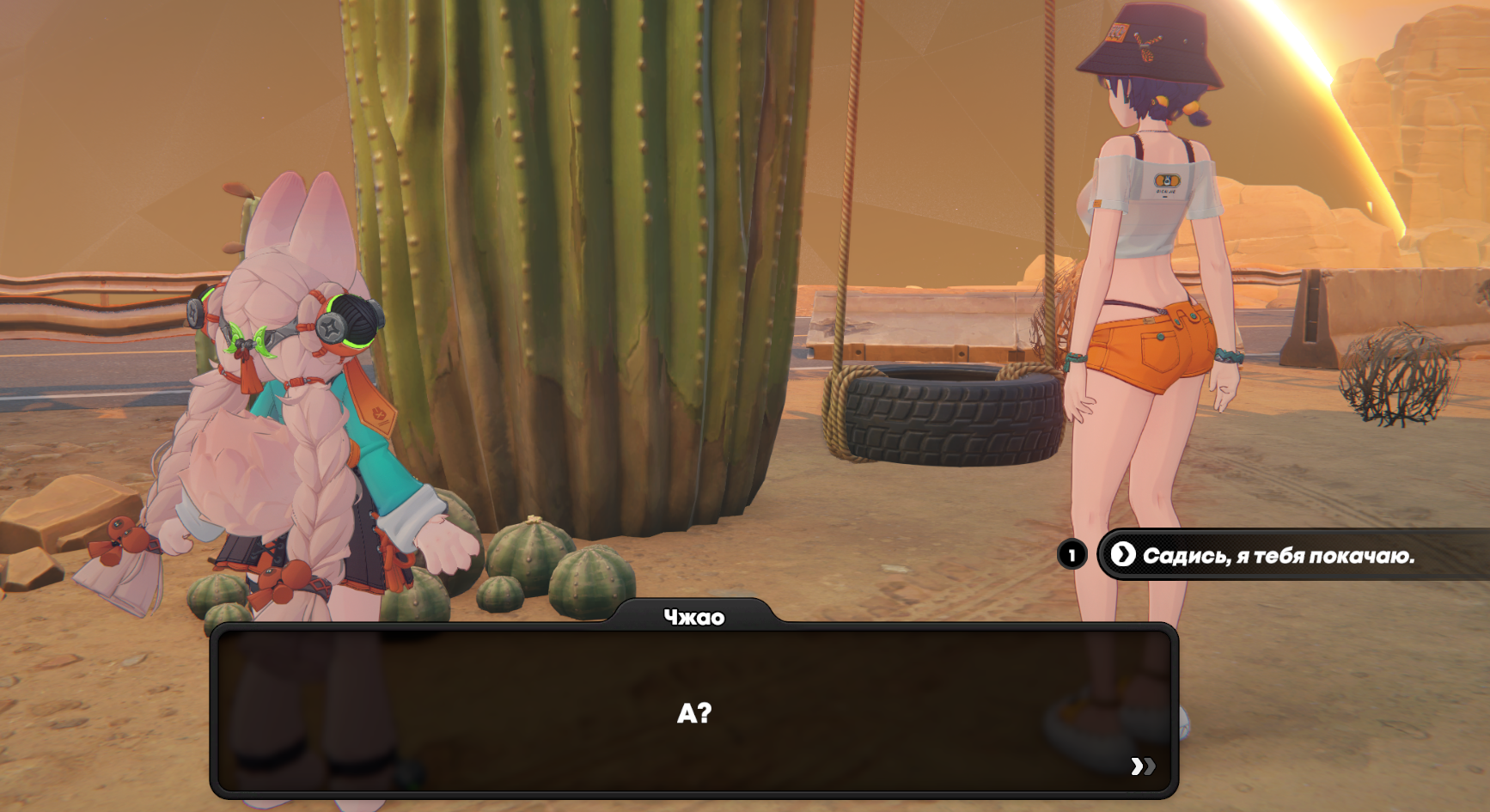
Task: Choose reply "Садись, я тебя покачаю."
Action: [x=1277, y=555]
